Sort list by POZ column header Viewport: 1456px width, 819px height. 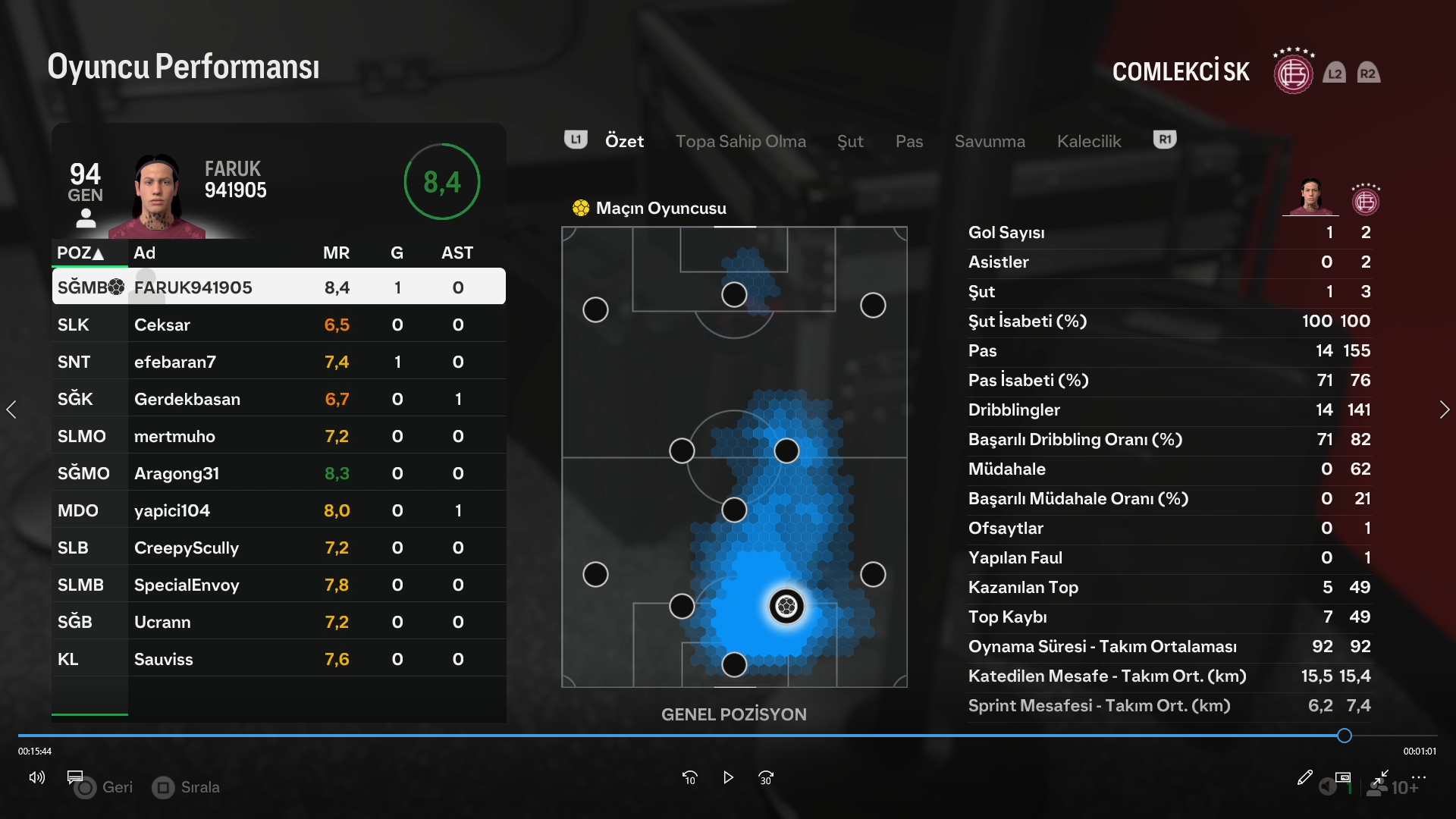(x=80, y=253)
